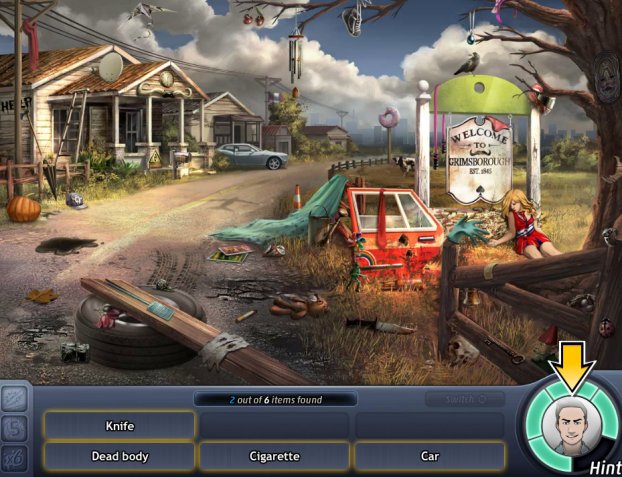622x477 pixels.
Task: Select the Knife item in the list
Action: click(120, 425)
